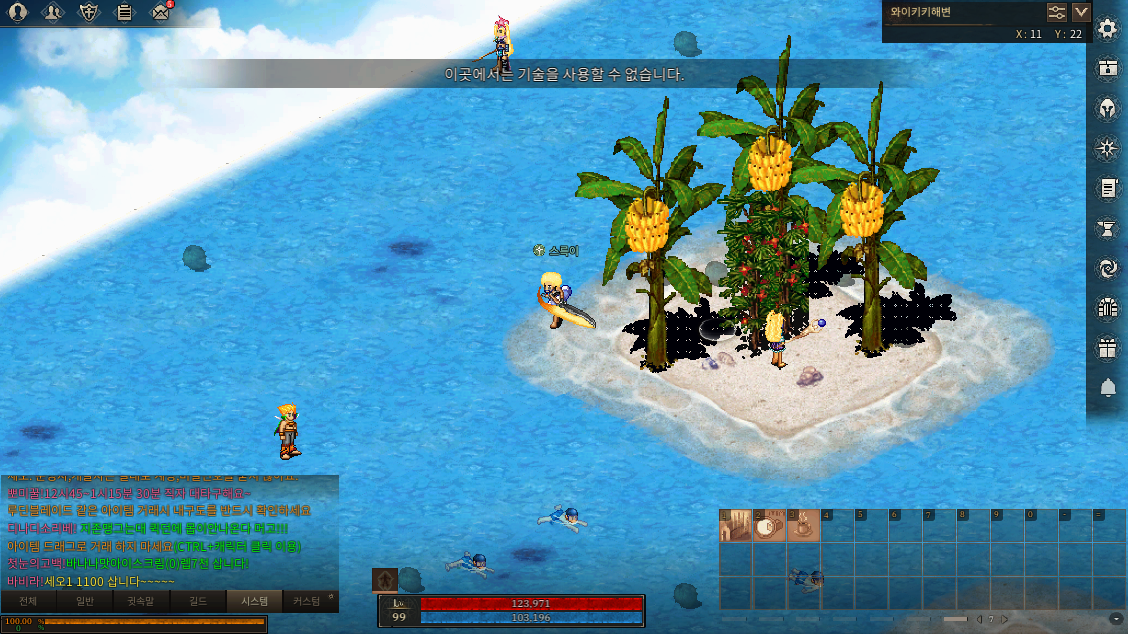Screen dimensions: 1128x634
Task: Switch chat to the 전체 tab
Action: point(28,601)
